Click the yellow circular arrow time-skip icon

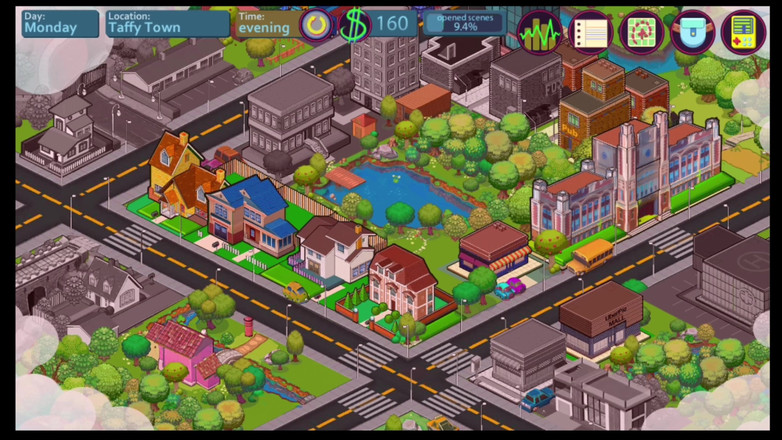(316, 25)
